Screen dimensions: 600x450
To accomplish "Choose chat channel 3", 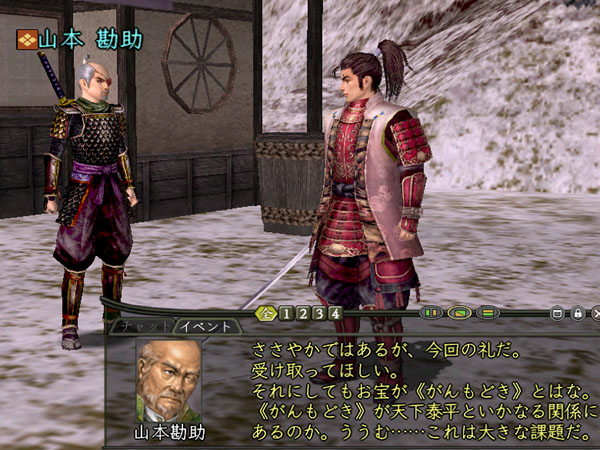I will [320, 313].
